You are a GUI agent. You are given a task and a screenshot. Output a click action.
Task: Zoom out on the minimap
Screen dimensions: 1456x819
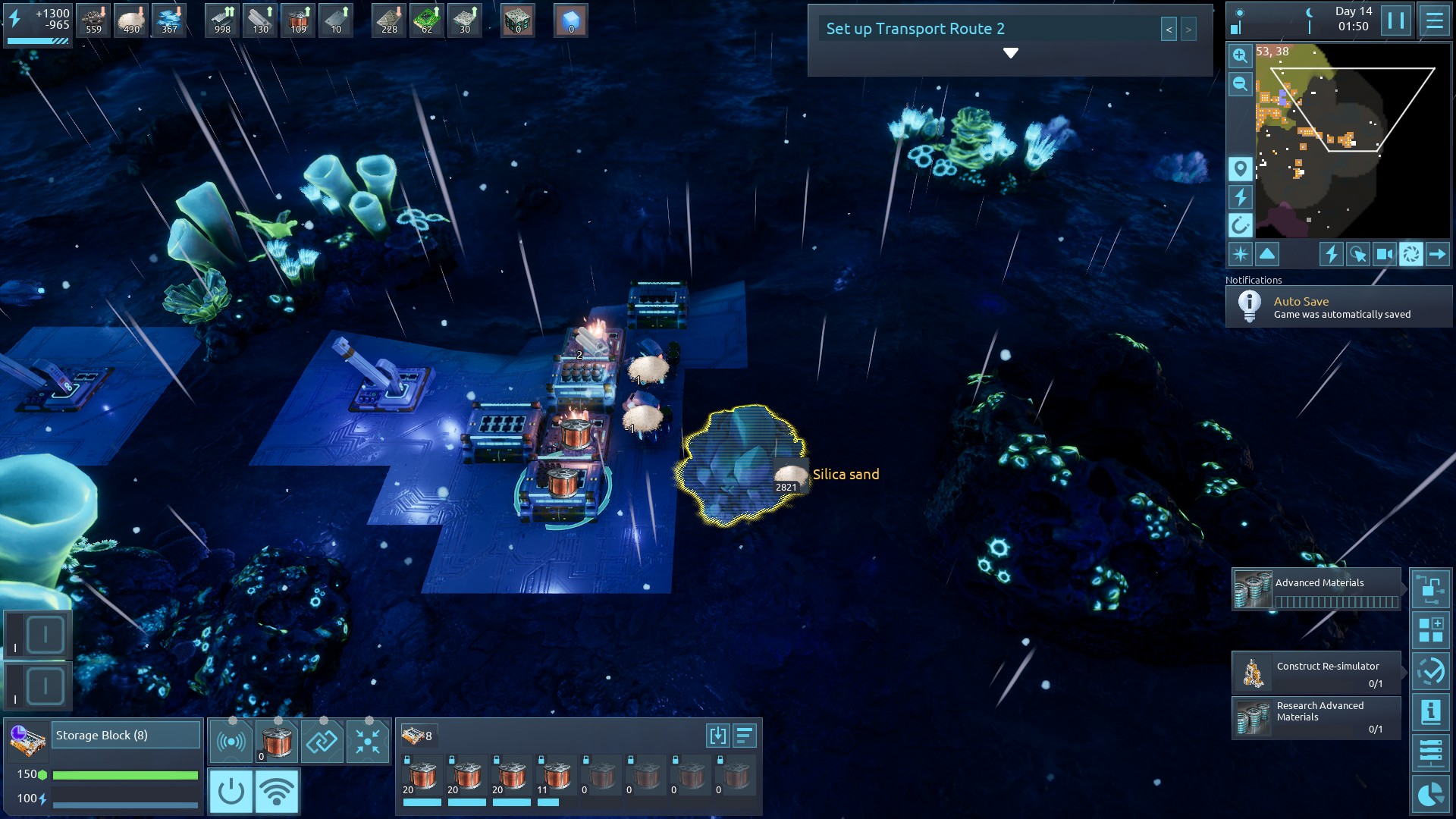coord(1240,84)
